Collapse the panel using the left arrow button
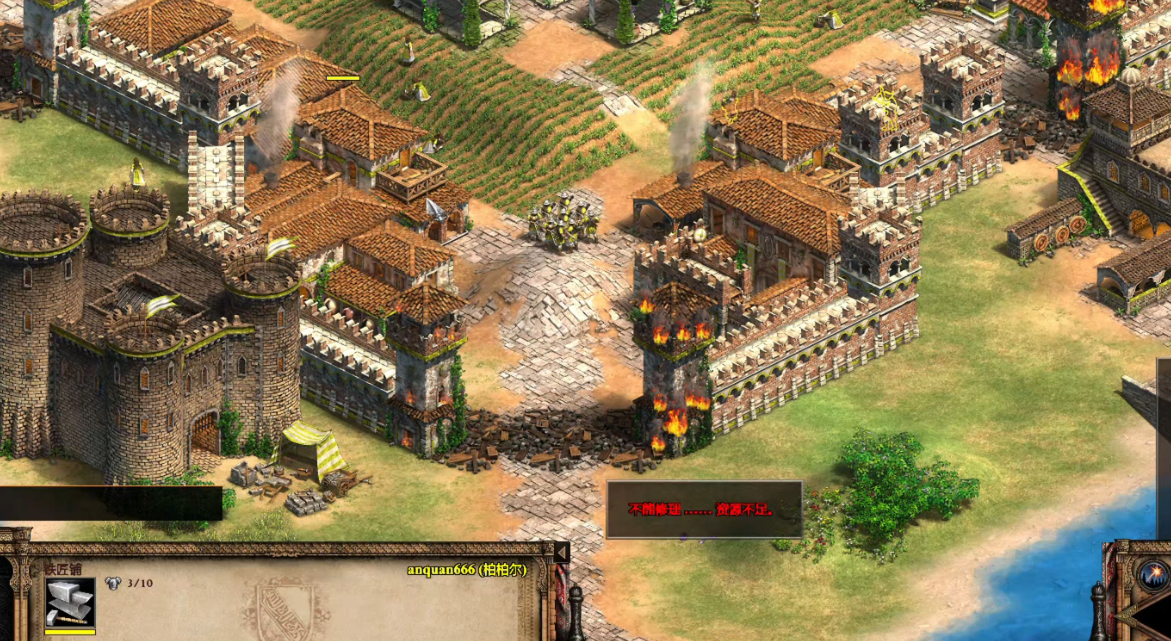This screenshot has height=641, width=1171. pos(561,552)
